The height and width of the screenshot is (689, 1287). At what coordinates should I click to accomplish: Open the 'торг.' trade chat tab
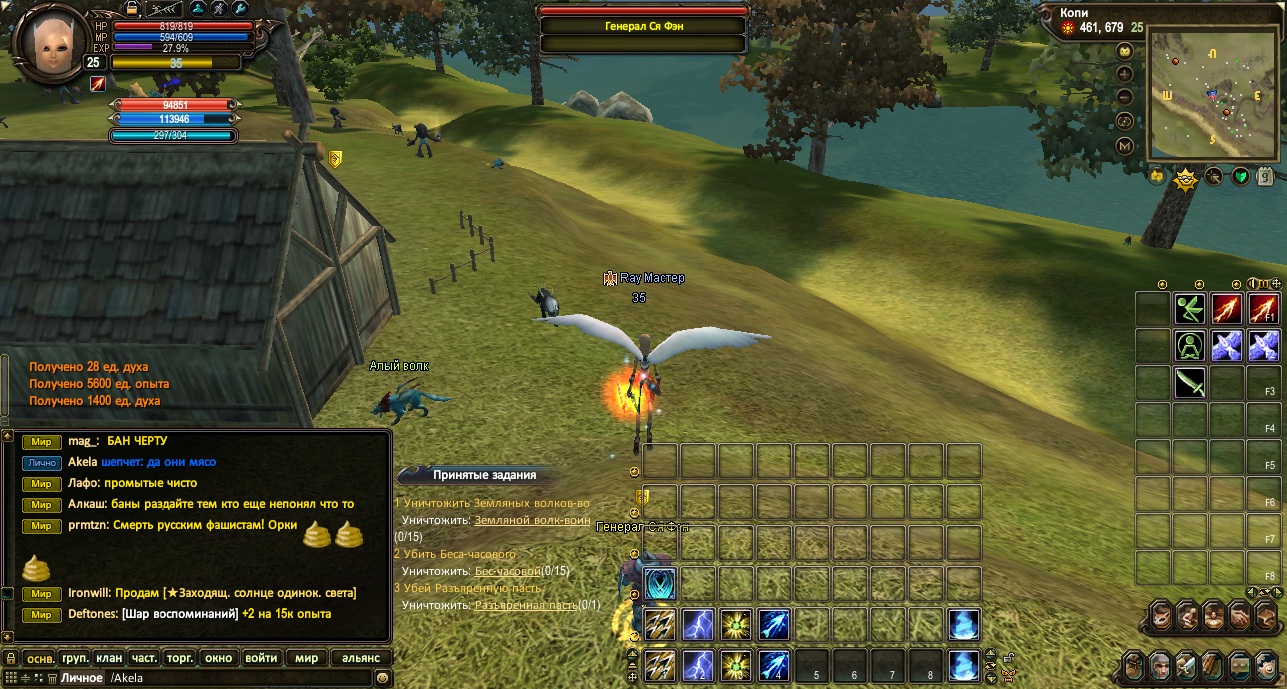tap(179, 658)
